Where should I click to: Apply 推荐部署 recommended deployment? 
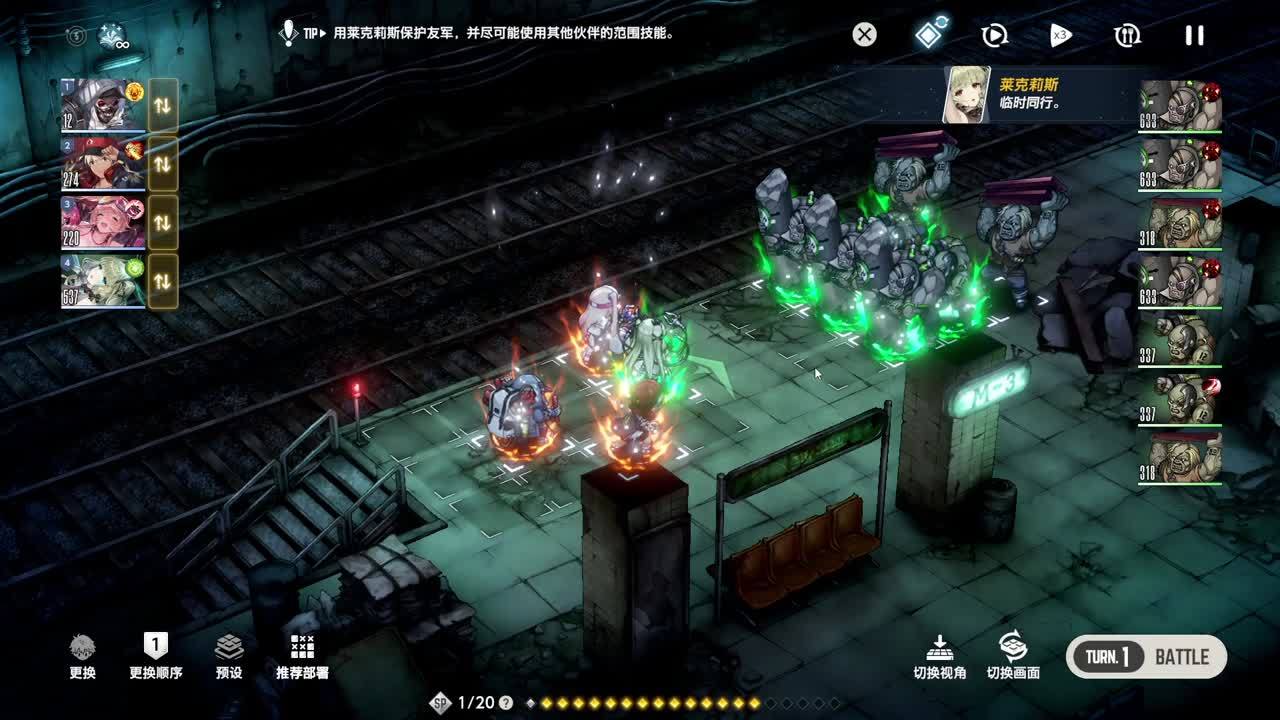pos(302,656)
